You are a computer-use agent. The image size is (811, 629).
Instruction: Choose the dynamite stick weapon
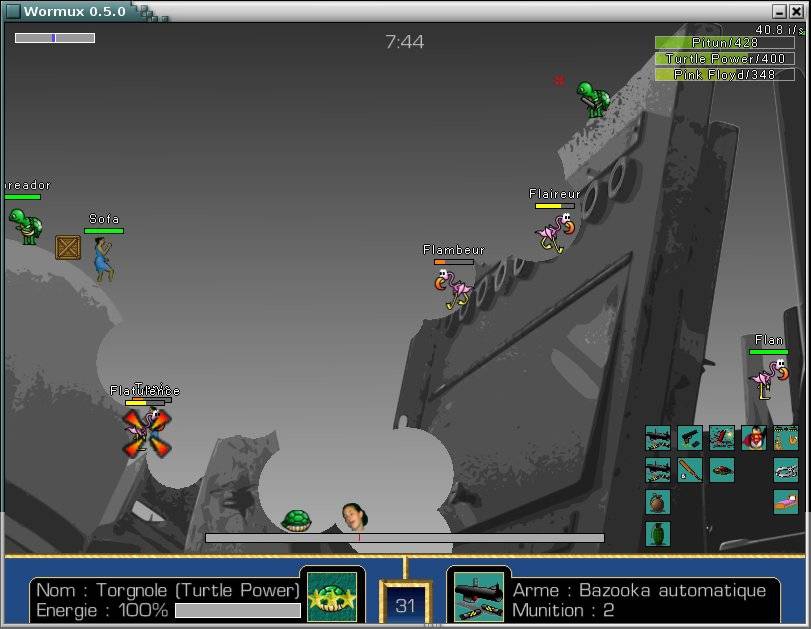[722, 438]
